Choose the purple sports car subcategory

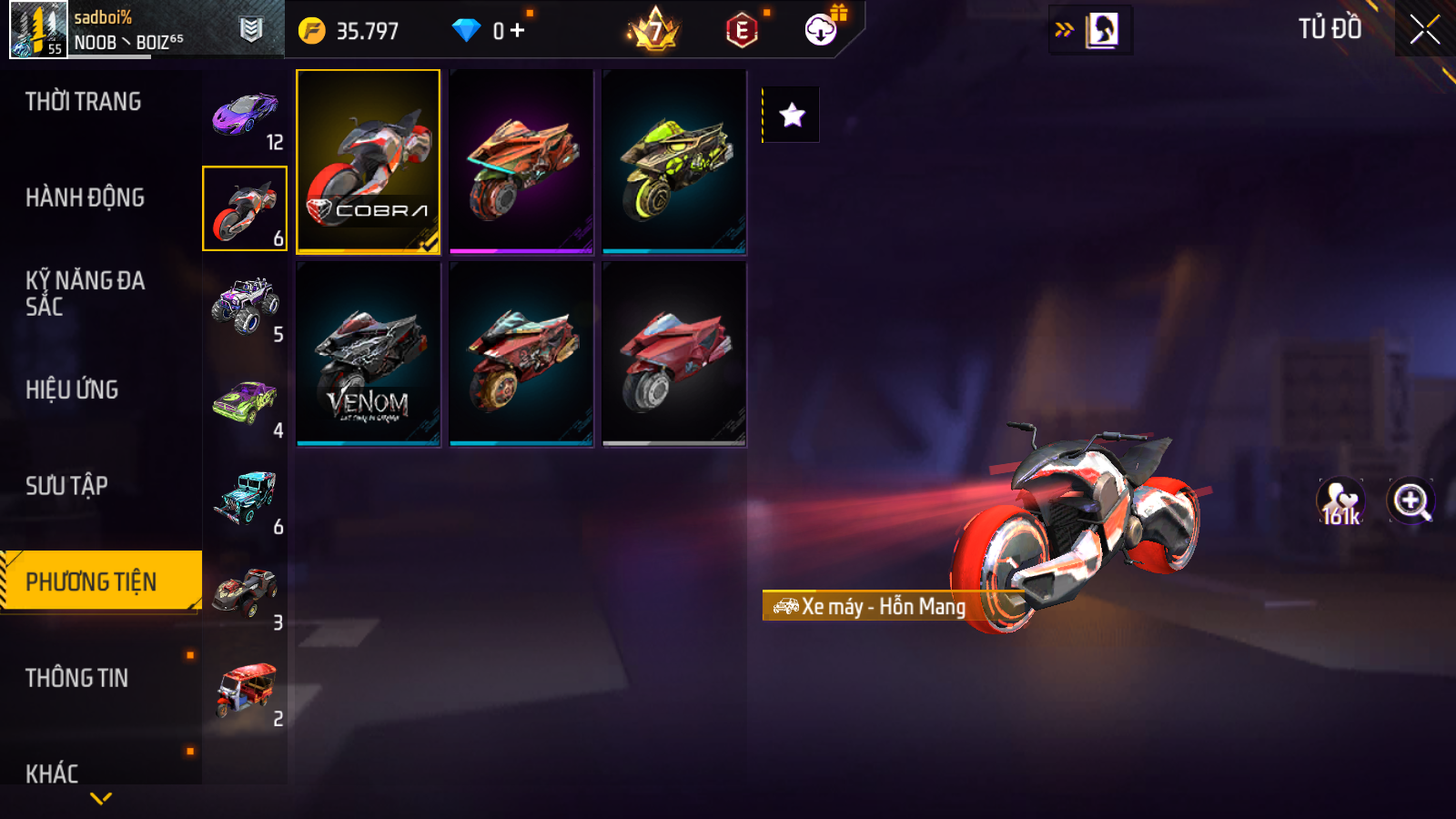click(x=245, y=116)
